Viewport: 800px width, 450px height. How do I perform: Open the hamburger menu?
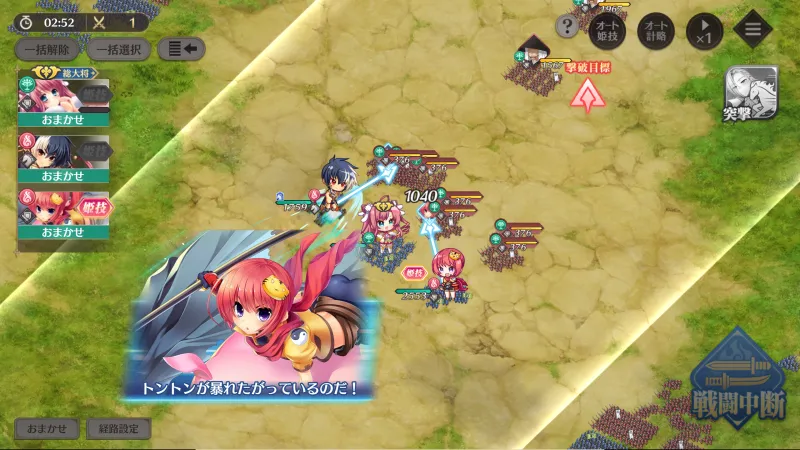click(755, 27)
